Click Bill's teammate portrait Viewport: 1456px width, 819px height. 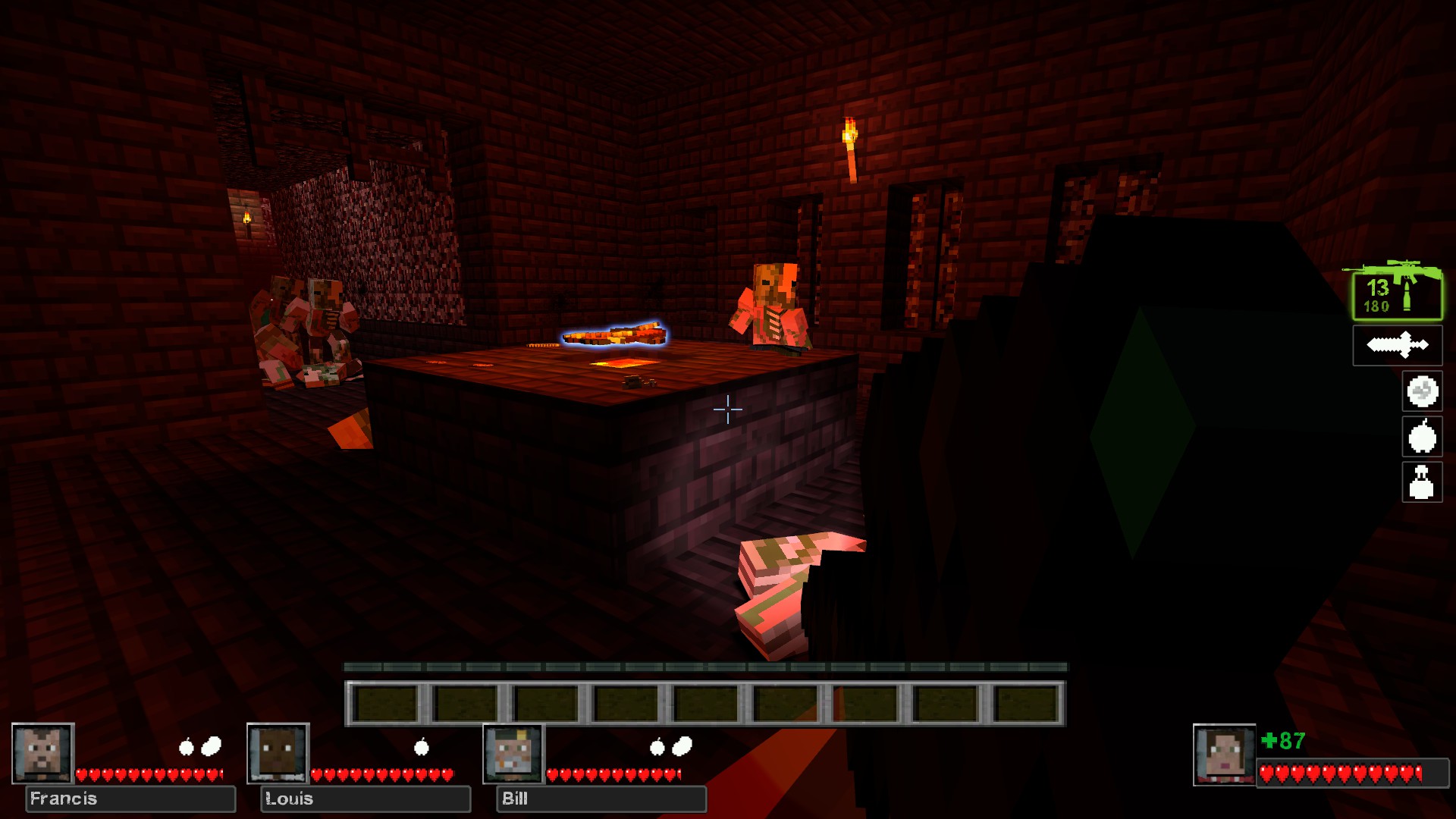pos(514,753)
